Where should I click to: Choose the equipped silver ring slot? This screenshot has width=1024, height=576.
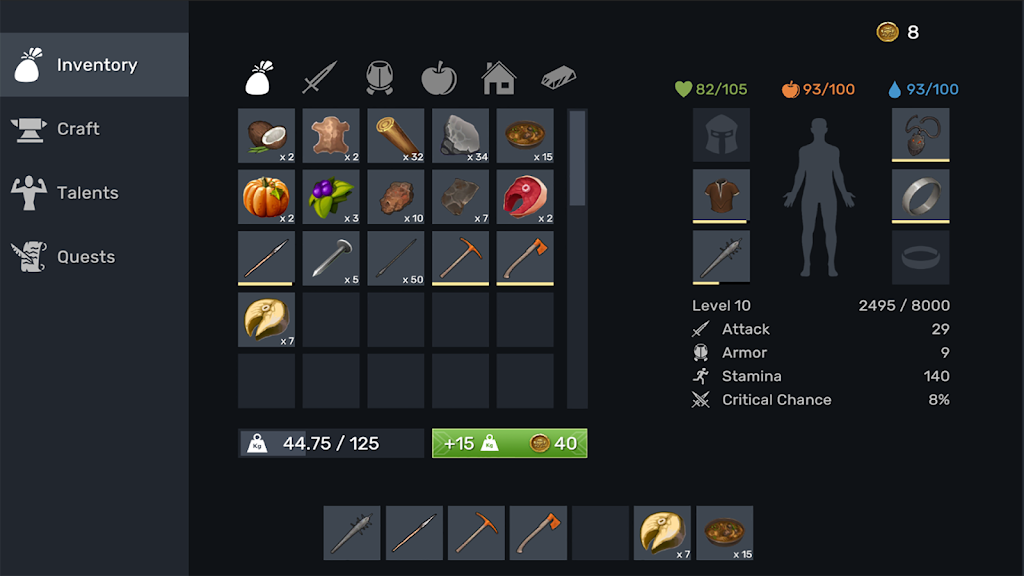point(920,196)
